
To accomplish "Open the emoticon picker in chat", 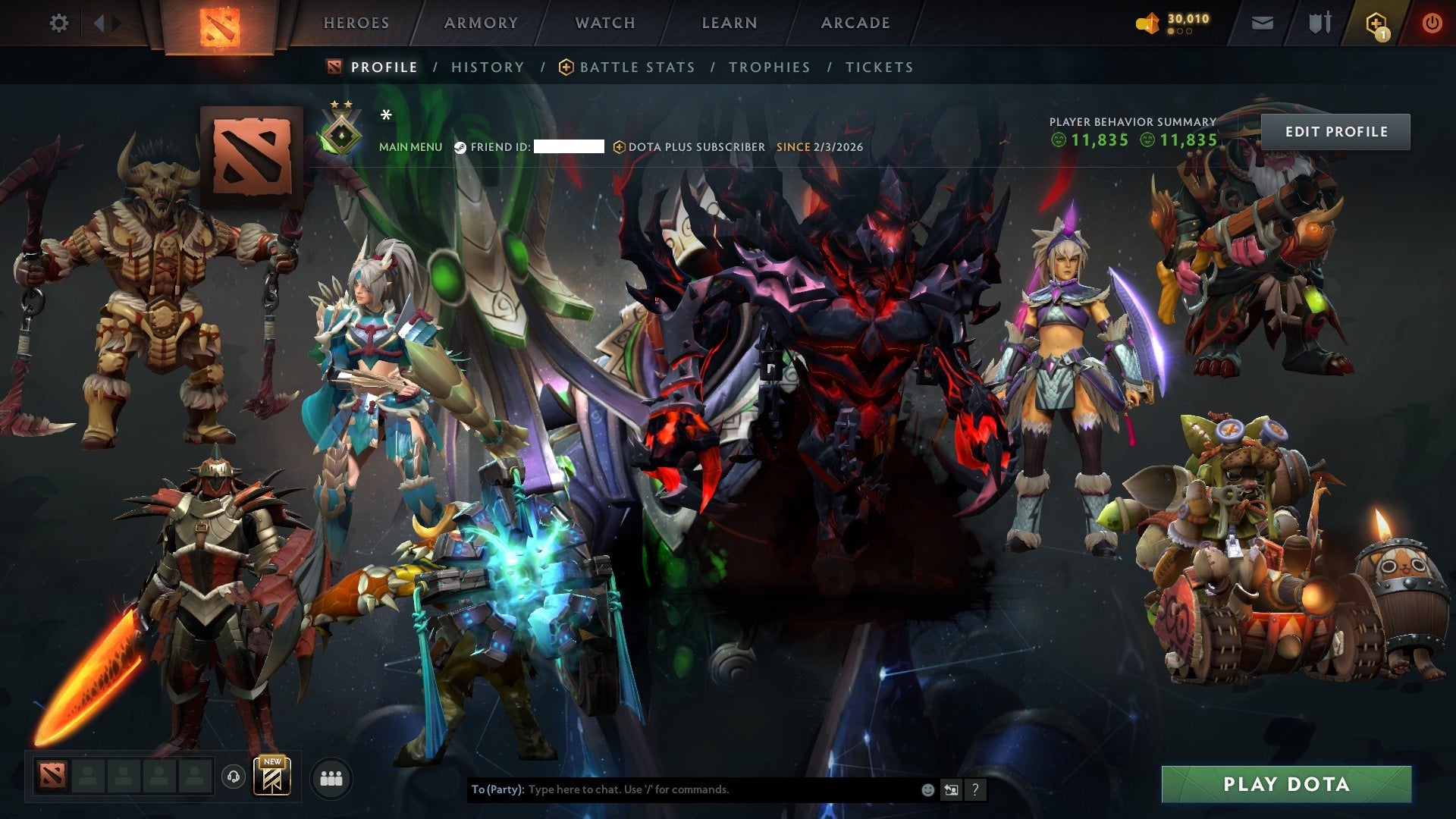I will [927, 789].
